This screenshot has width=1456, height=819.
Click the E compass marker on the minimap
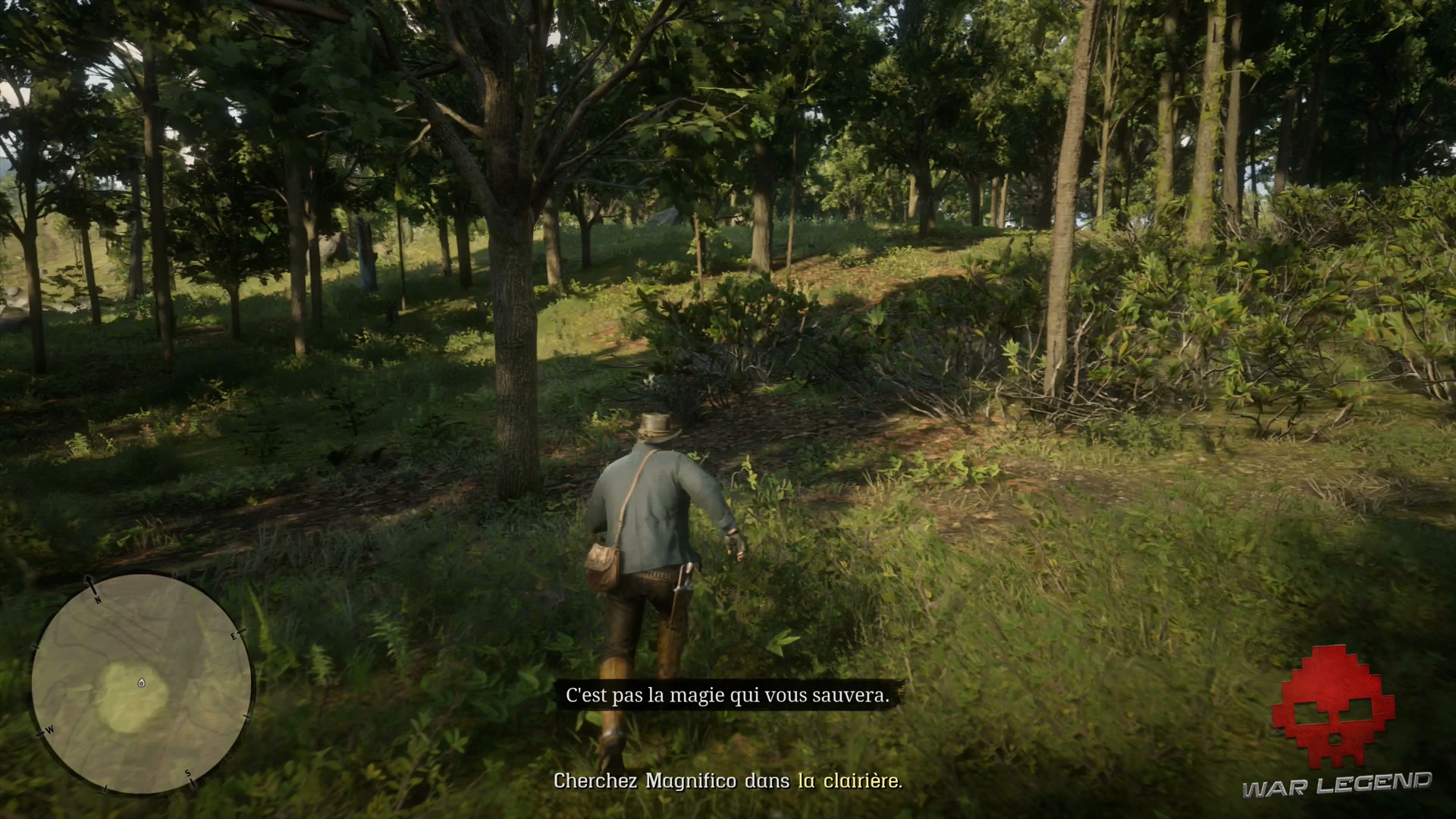tap(234, 635)
